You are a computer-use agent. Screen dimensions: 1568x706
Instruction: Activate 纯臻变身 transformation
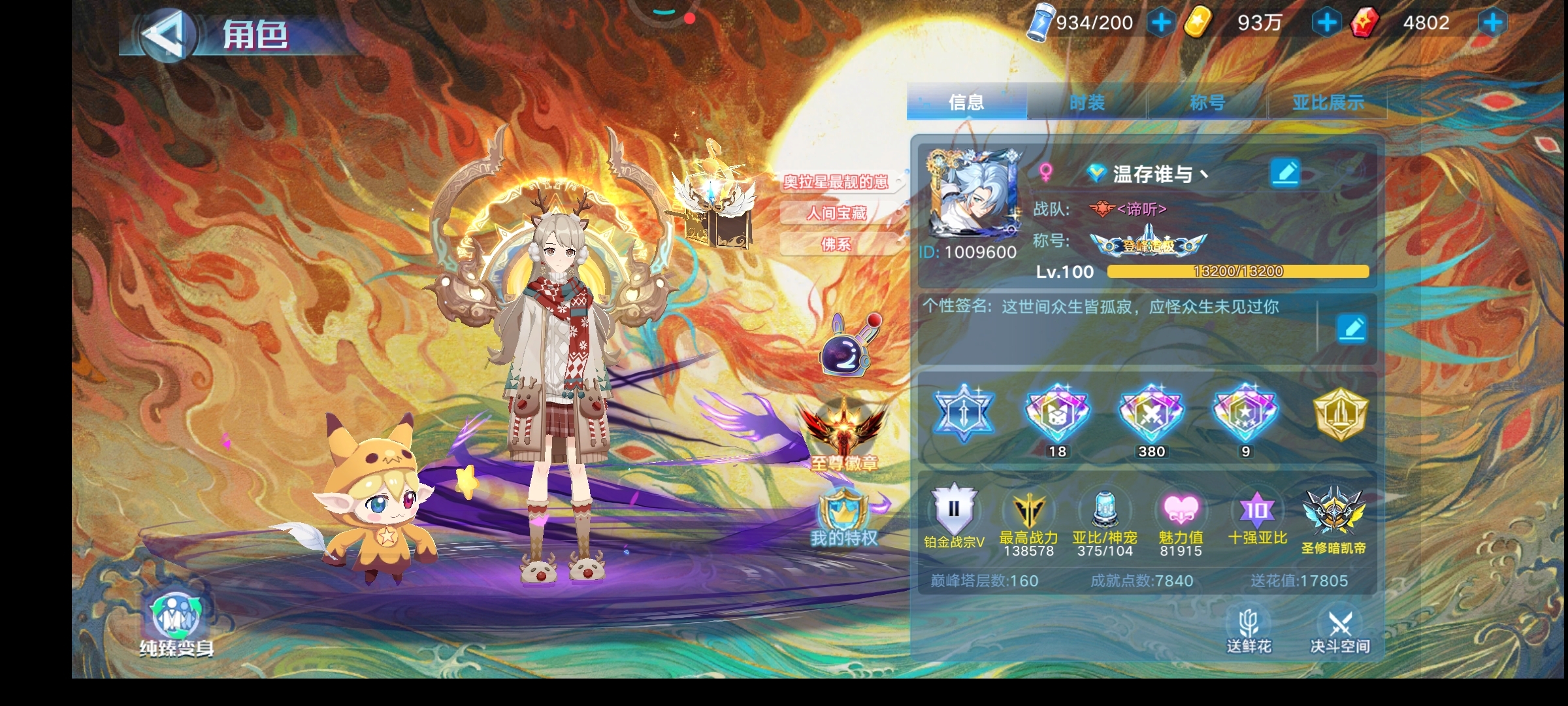(176, 624)
